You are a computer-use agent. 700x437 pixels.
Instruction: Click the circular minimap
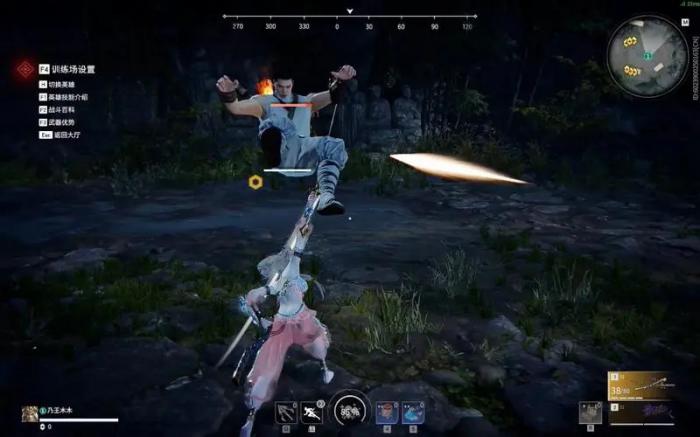(647, 56)
